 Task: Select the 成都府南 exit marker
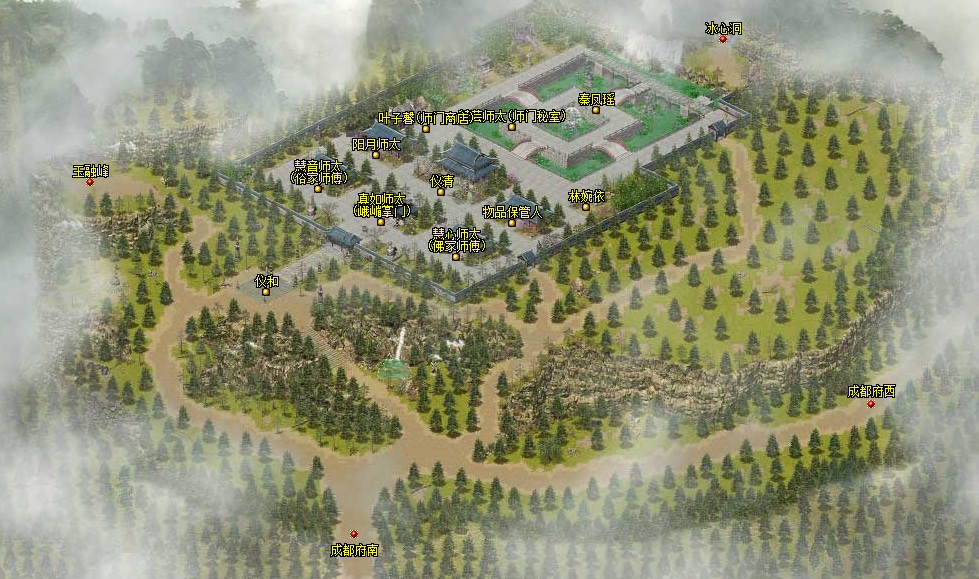tap(353, 534)
